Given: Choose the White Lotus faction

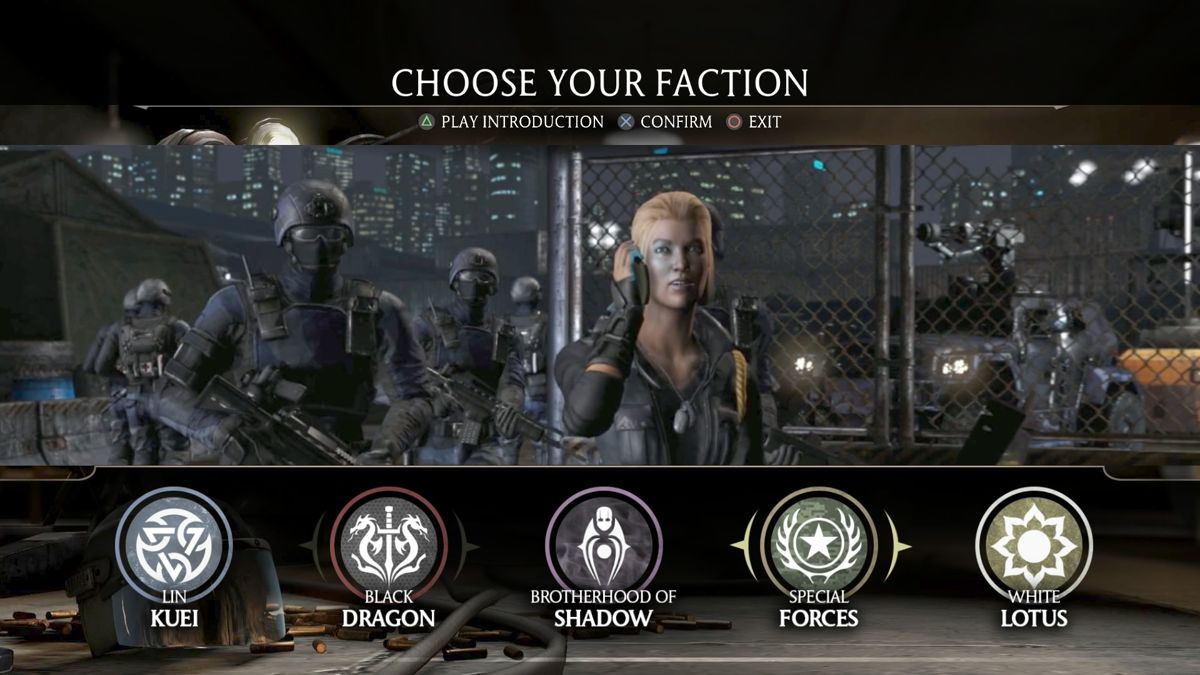Looking at the screenshot, I should (1034, 545).
